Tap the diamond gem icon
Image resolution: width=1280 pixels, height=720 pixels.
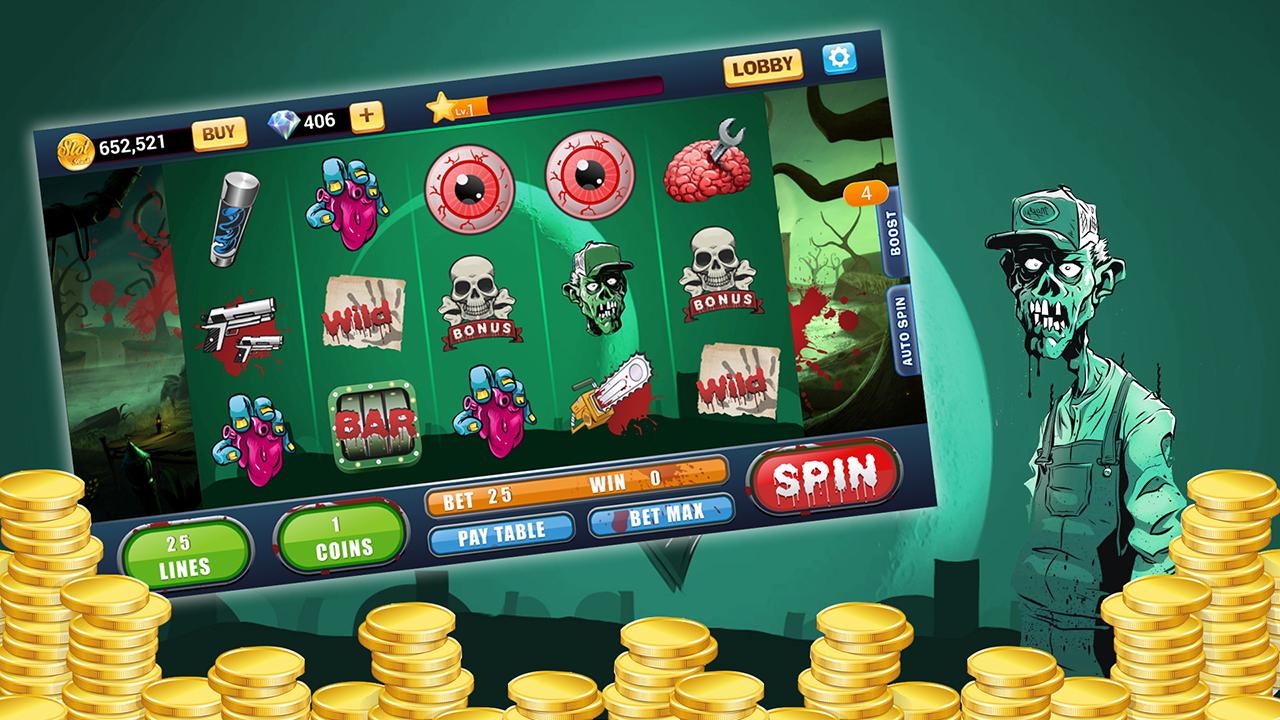coord(286,124)
